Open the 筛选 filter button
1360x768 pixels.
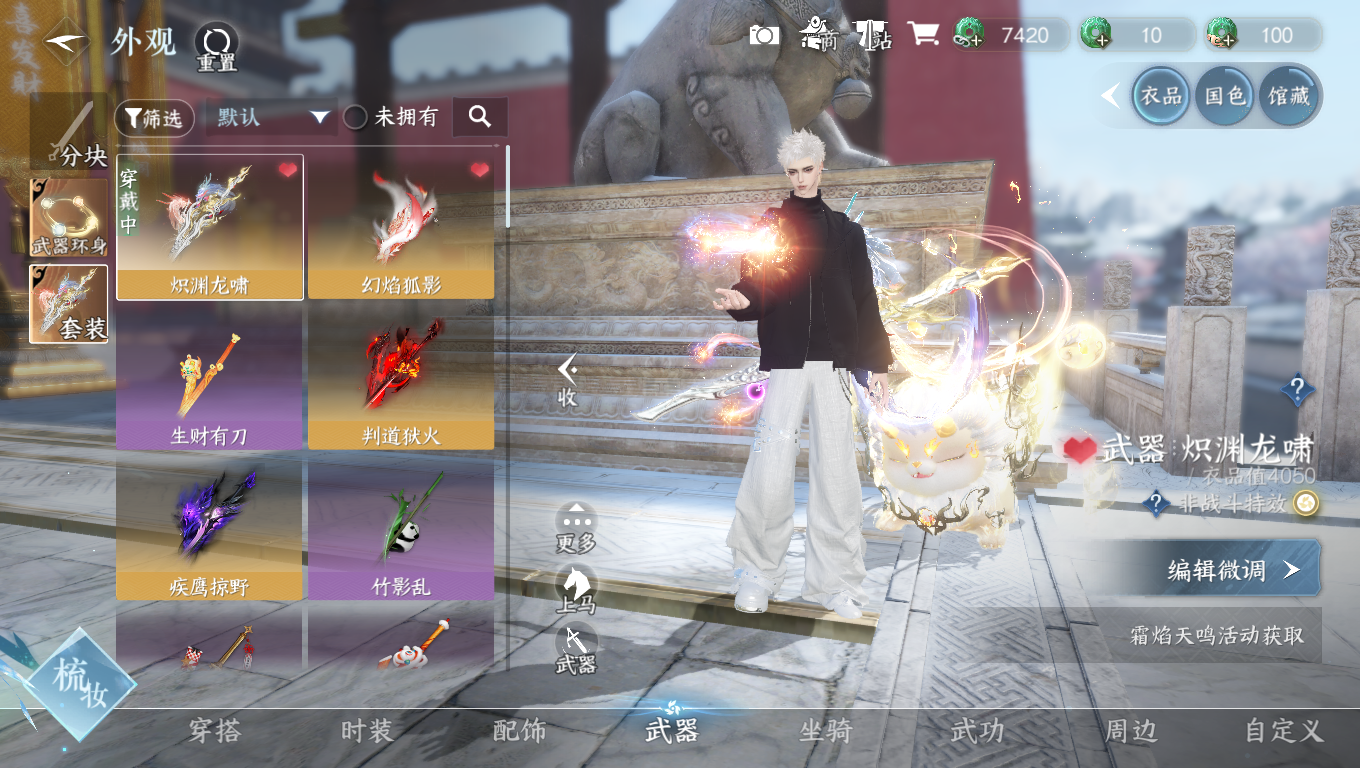tap(155, 118)
